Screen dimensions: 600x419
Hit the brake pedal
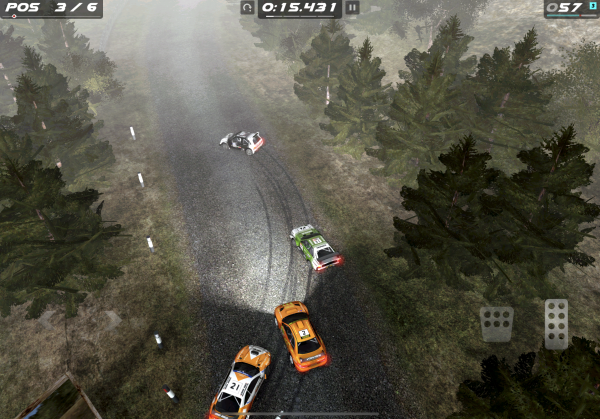click(496, 323)
